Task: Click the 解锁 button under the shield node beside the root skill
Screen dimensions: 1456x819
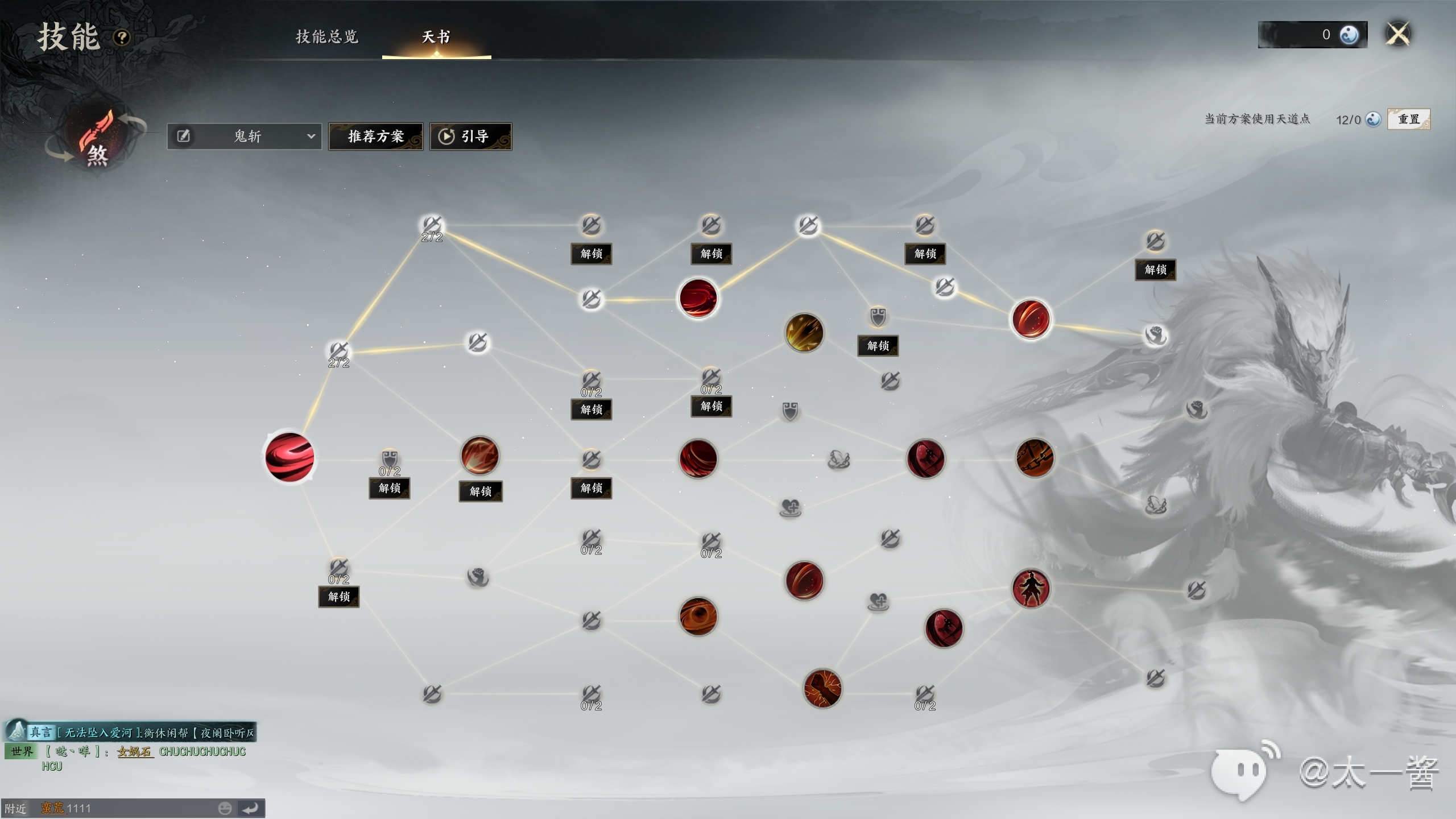Action: (390, 488)
